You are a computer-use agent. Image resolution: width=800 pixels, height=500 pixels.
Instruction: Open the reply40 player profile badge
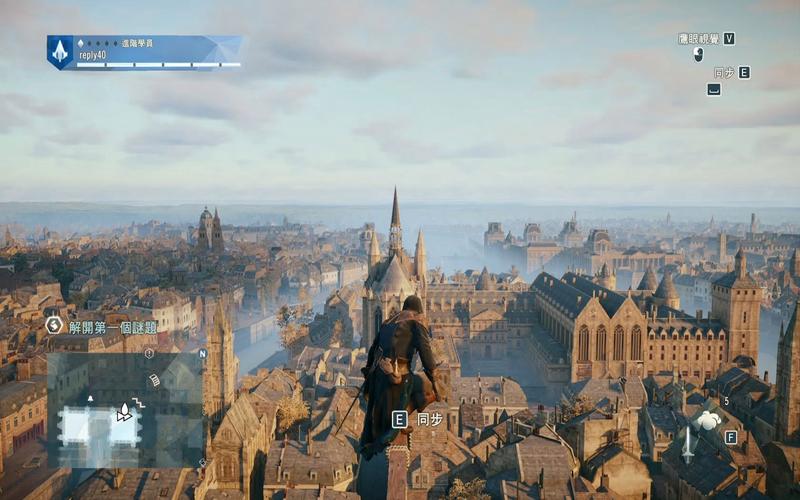pyautogui.click(x=144, y=52)
